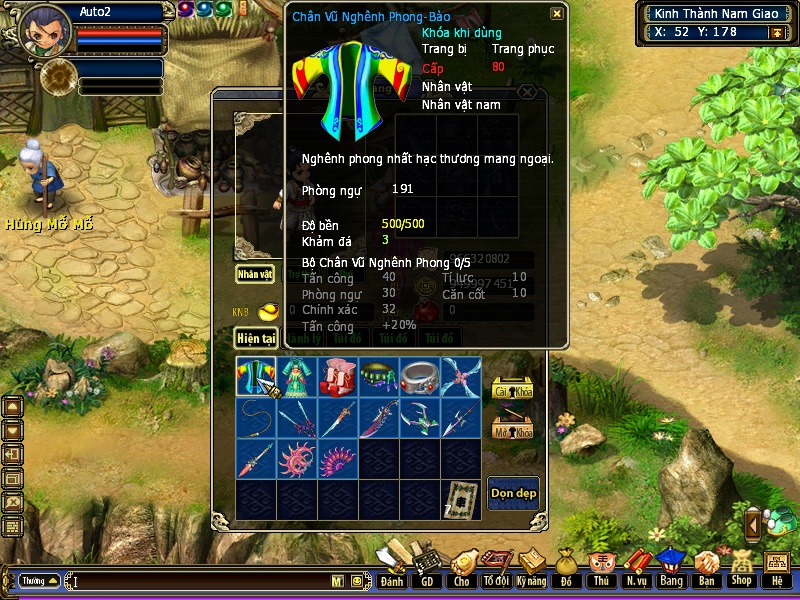This screenshot has width=800, height=600.
Task: Pick the red boots item
Action: point(338,377)
